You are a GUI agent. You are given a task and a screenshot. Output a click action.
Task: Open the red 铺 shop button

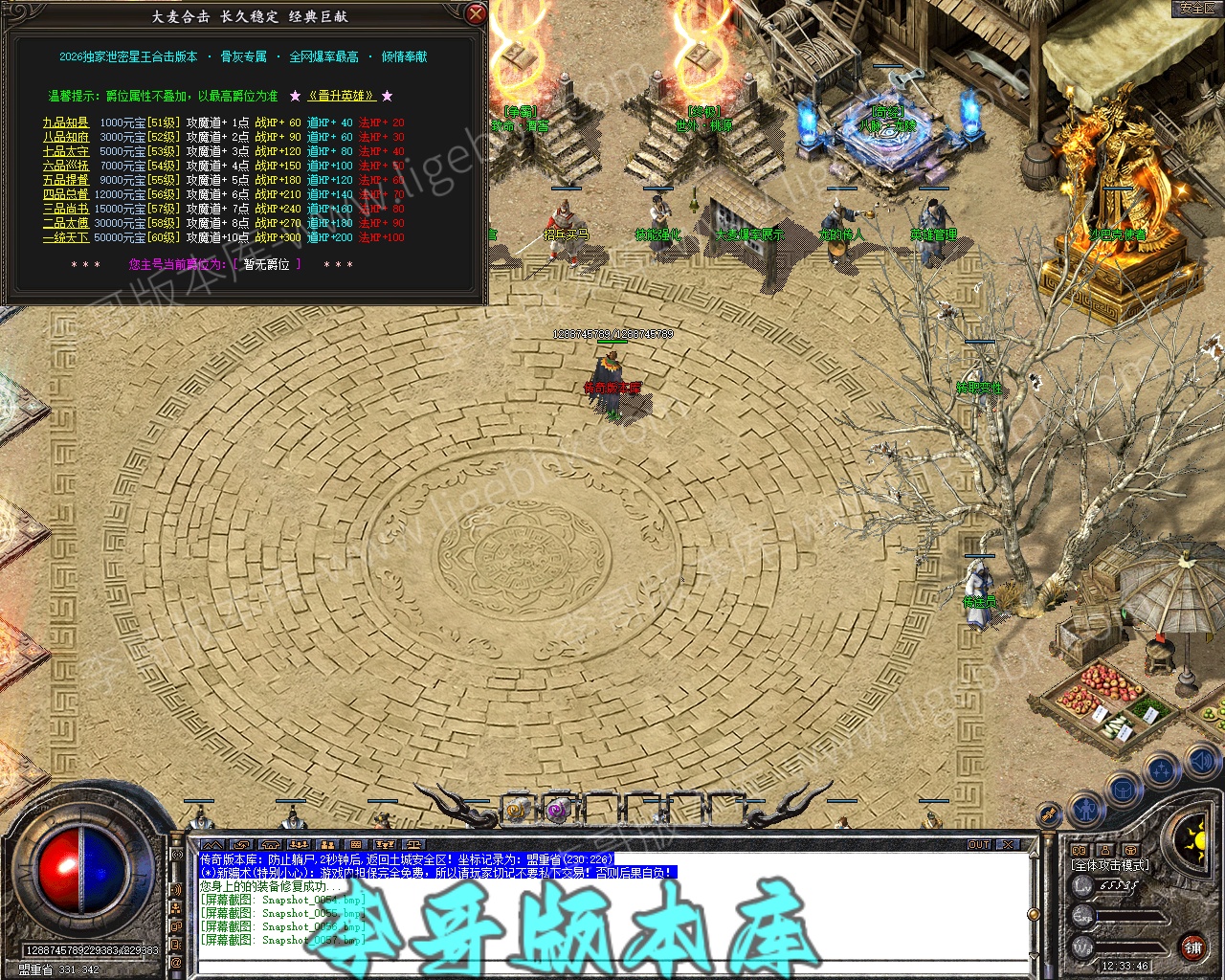coord(1192,947)
